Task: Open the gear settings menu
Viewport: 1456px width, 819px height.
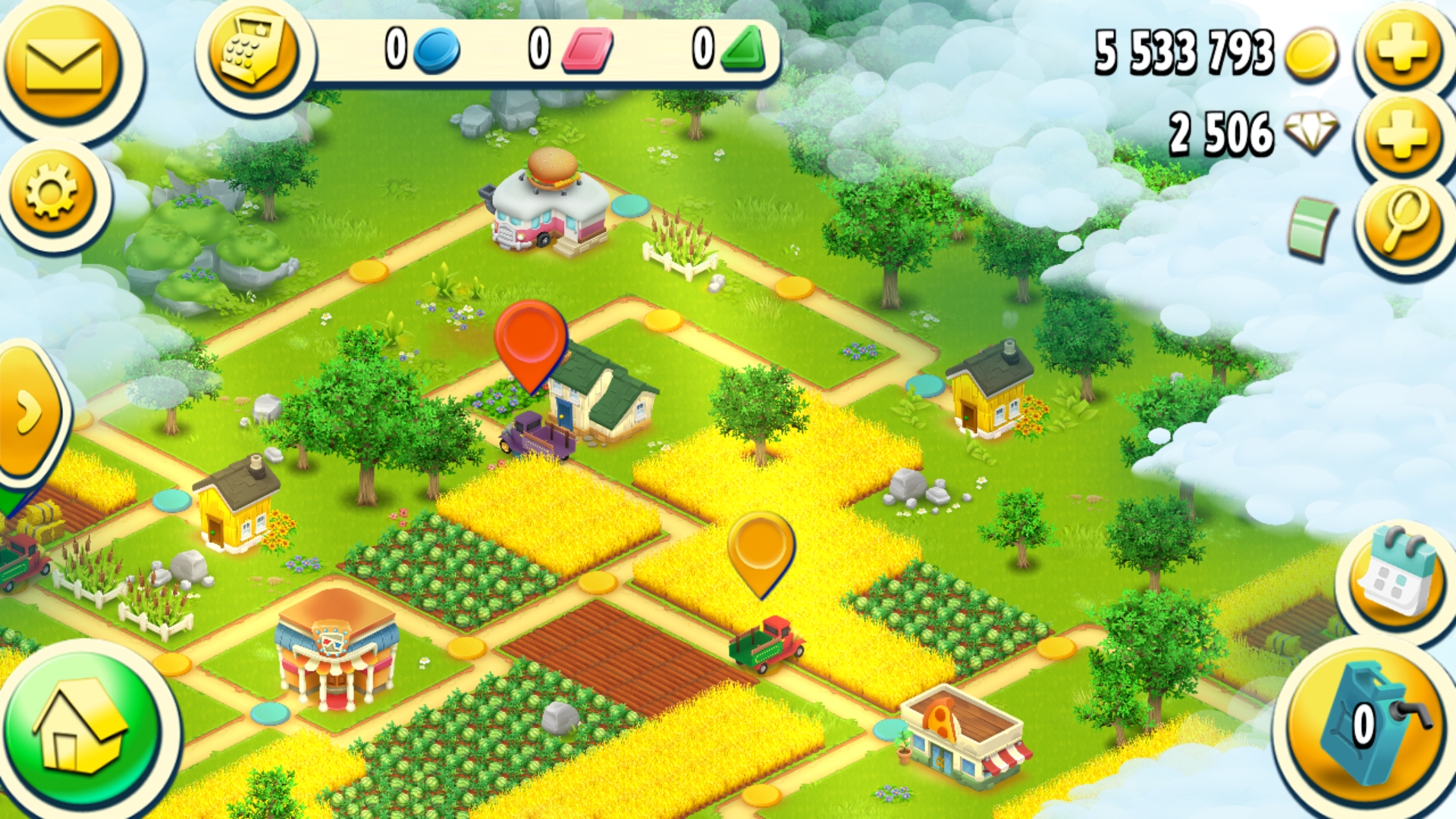Action: click(52, 191)
